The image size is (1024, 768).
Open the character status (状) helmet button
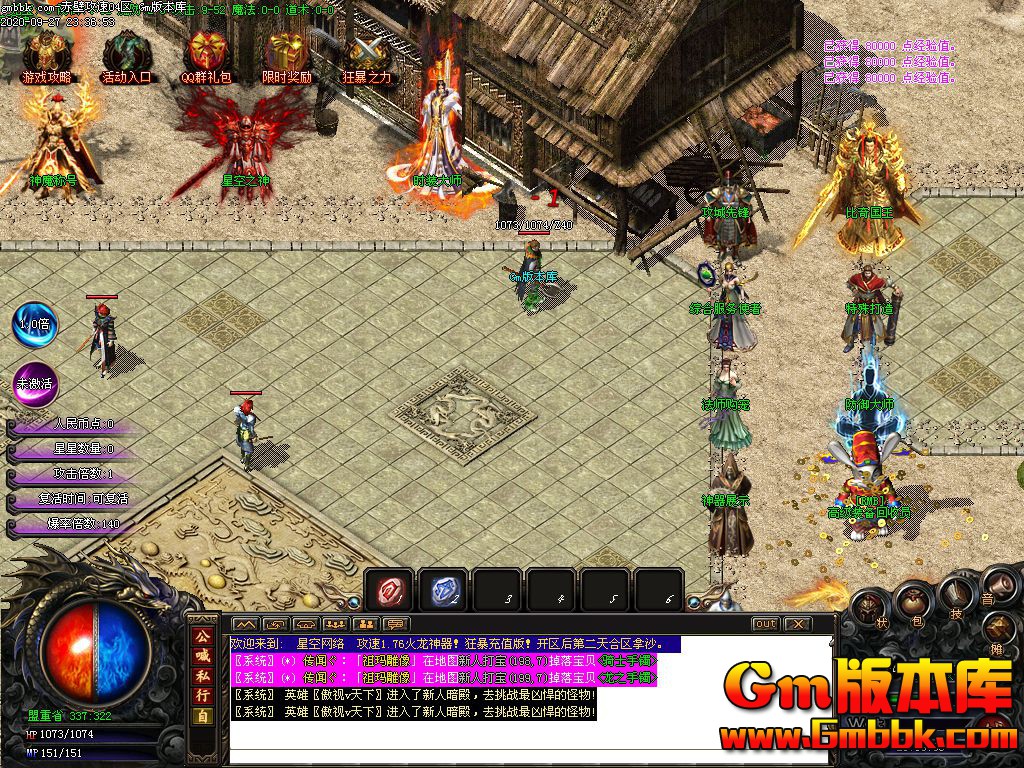[x=868, y=608]
